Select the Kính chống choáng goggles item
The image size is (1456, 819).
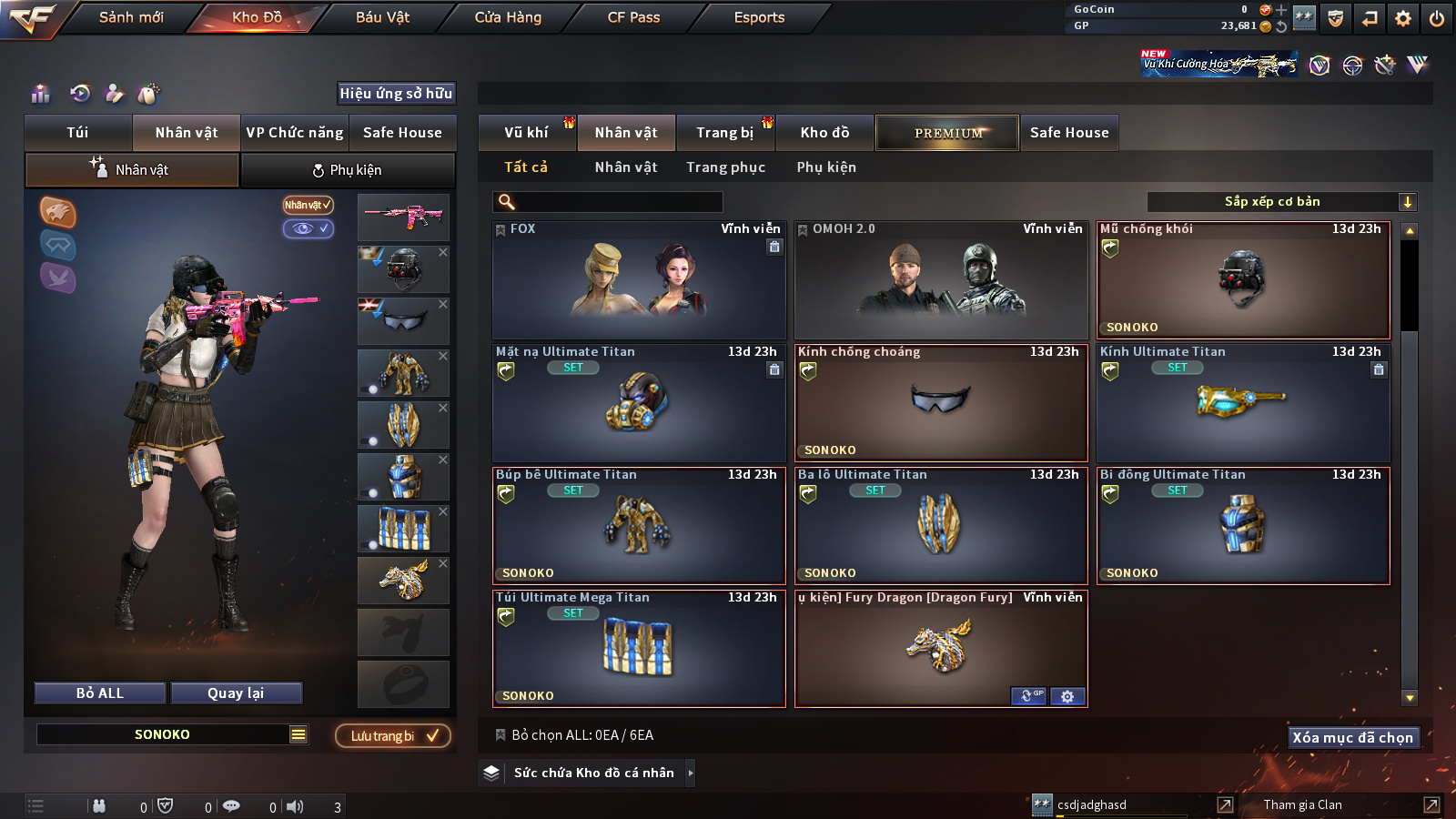tap(941, 403)
